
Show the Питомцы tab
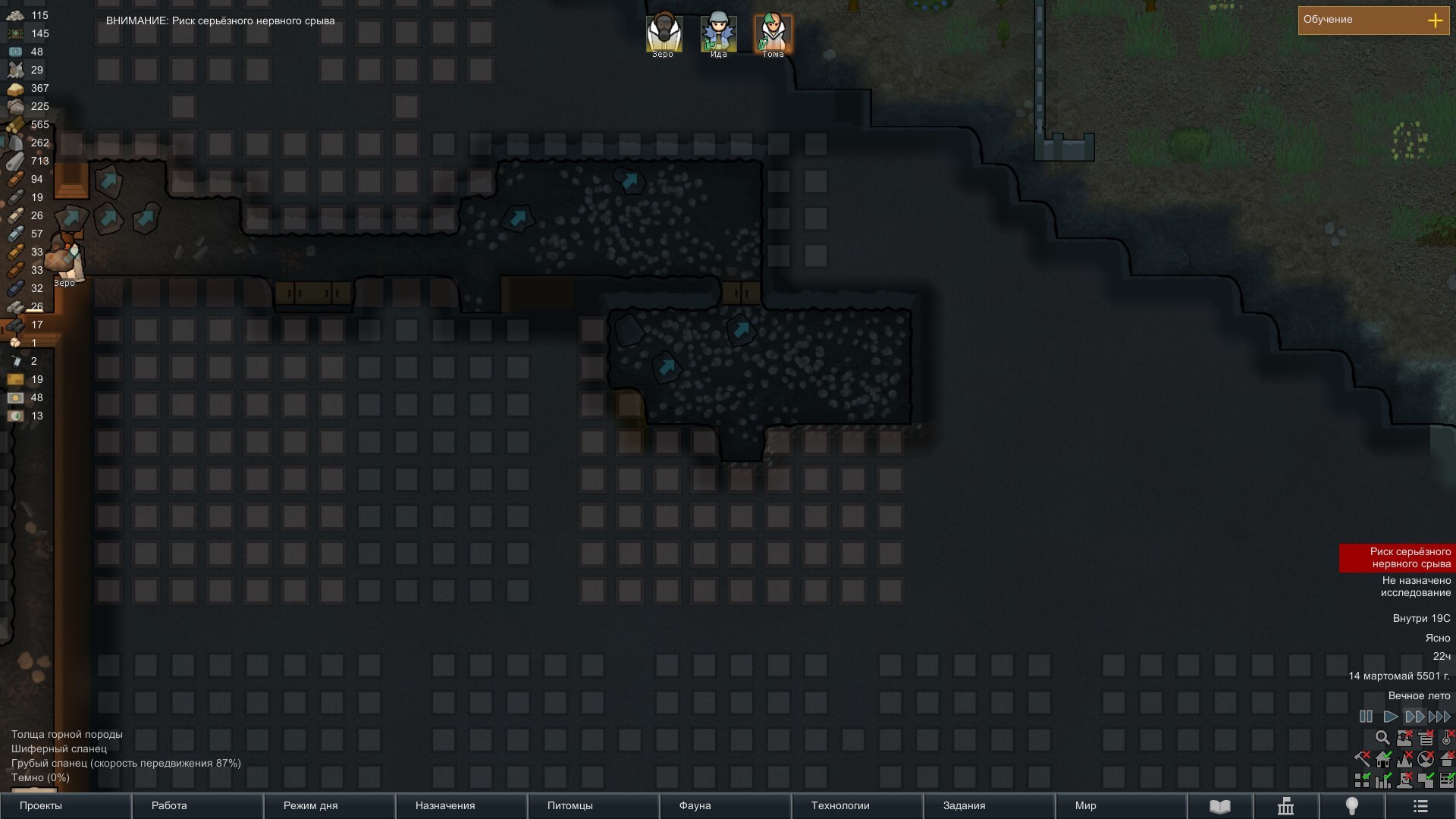(x=593, y=806)
